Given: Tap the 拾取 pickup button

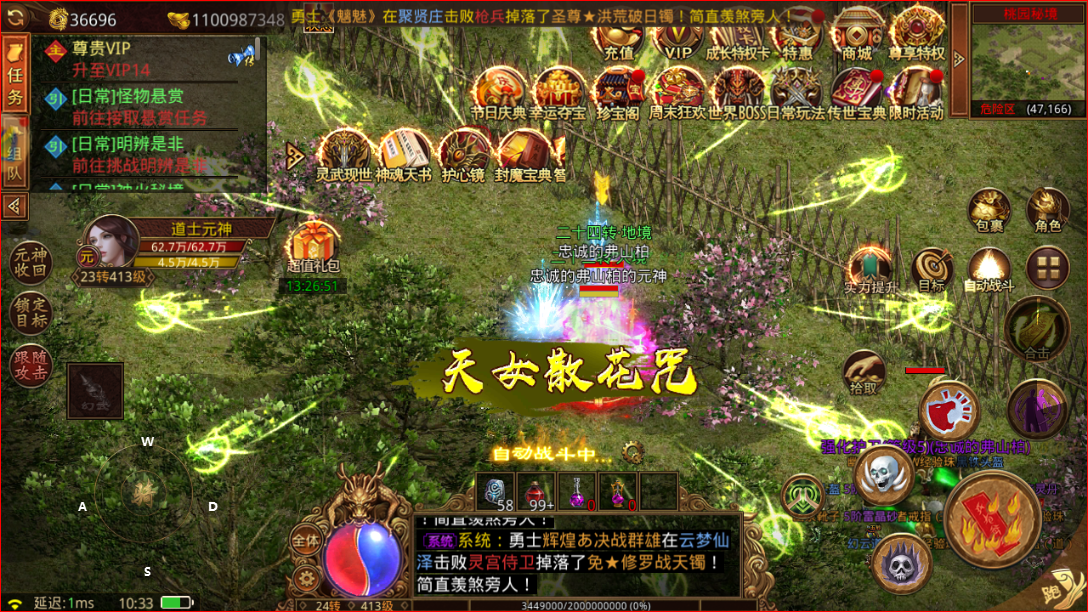Looking at the screenshot, I should [x=864, y=372].
